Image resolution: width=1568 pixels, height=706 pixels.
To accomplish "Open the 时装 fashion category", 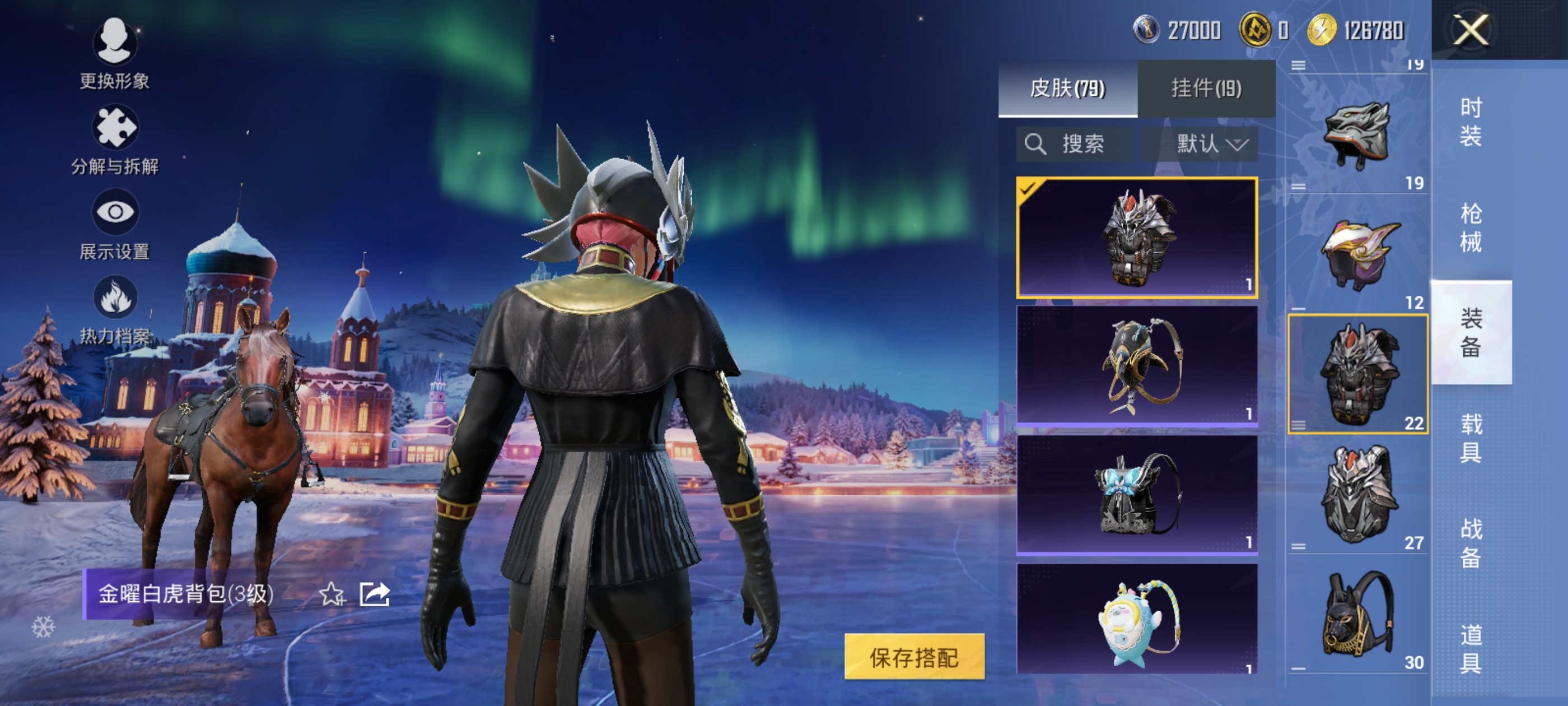I will coord(1470,122).
